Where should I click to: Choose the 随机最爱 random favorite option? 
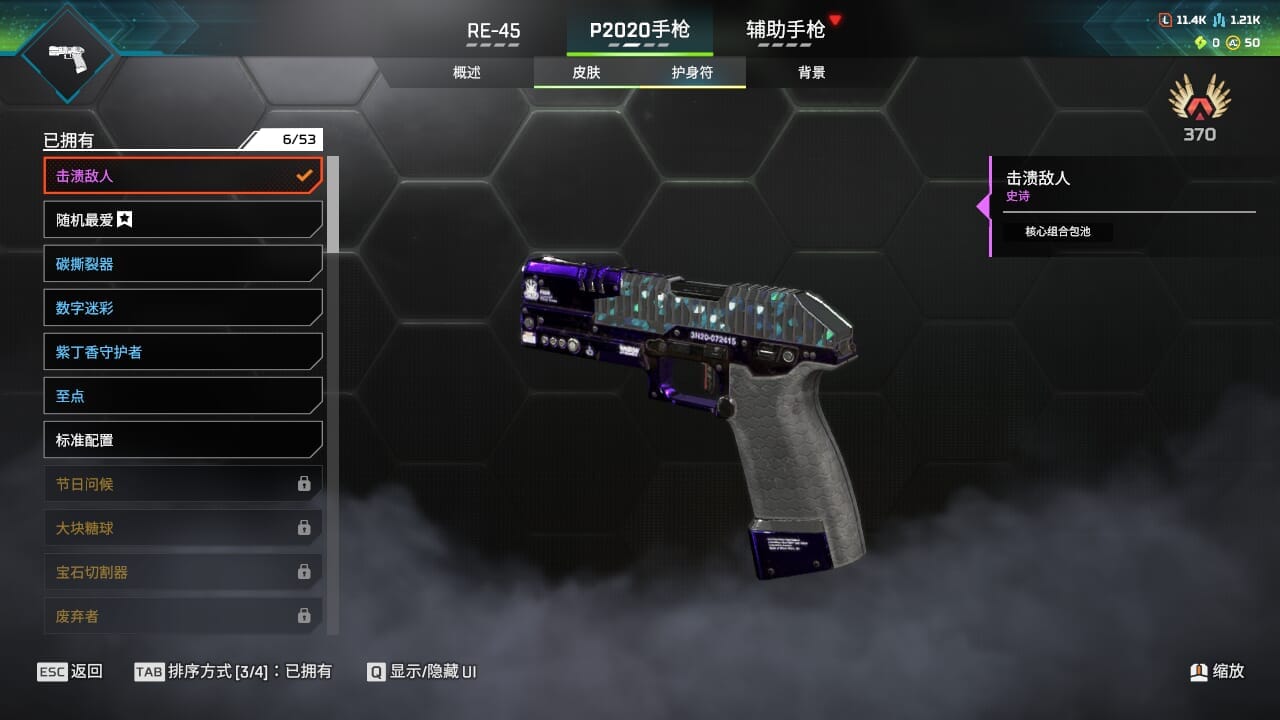click(x=183, y=220)
